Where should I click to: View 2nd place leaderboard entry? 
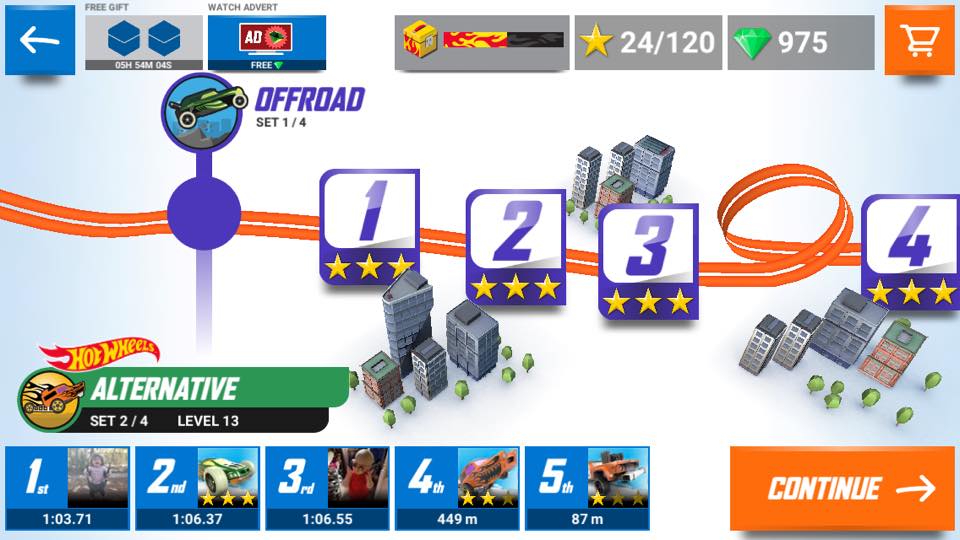pos(198,488)
